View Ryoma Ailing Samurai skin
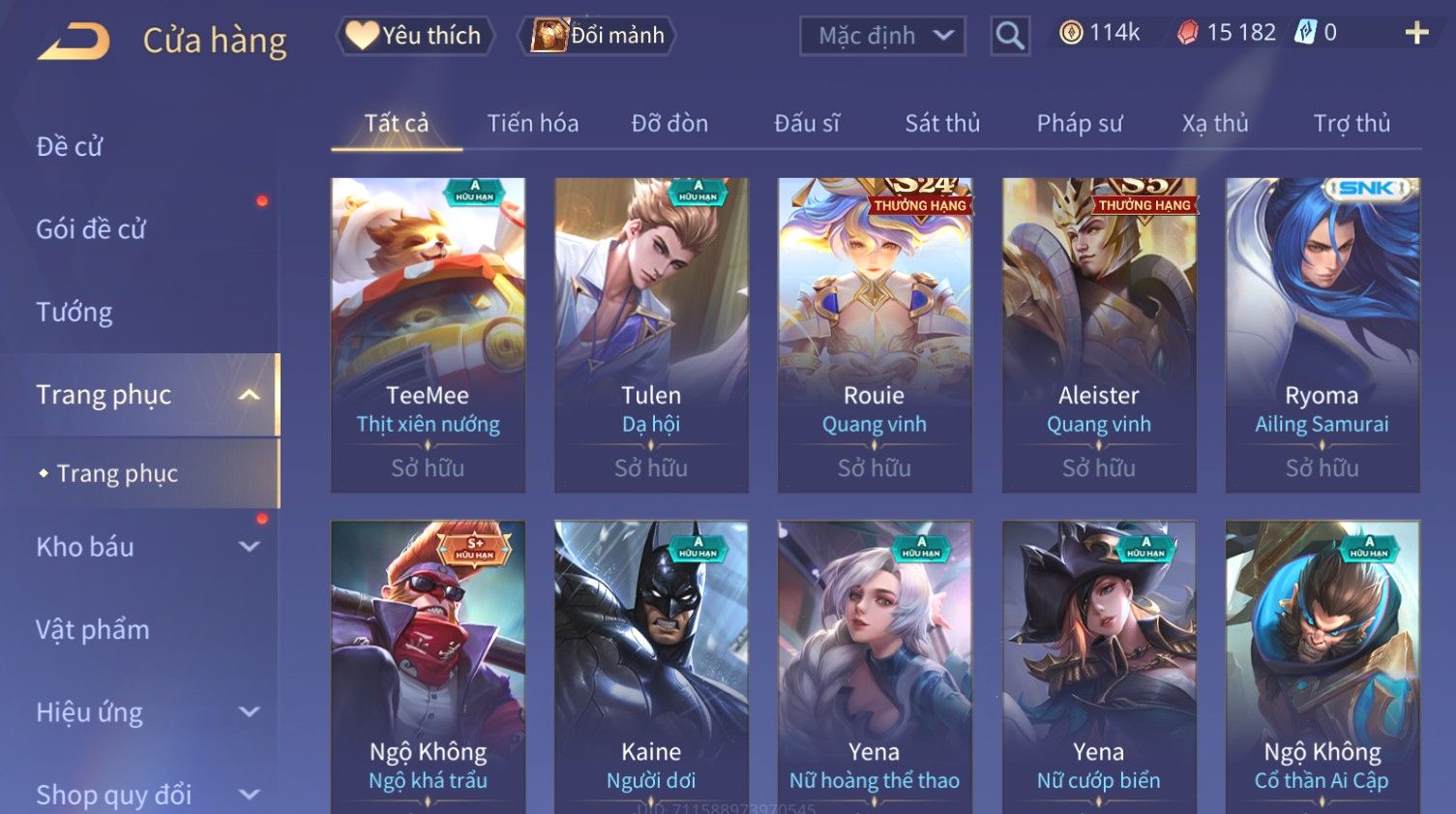Image resolution: width=1456 pixels, height=814 pixels. coord(1322,334)
